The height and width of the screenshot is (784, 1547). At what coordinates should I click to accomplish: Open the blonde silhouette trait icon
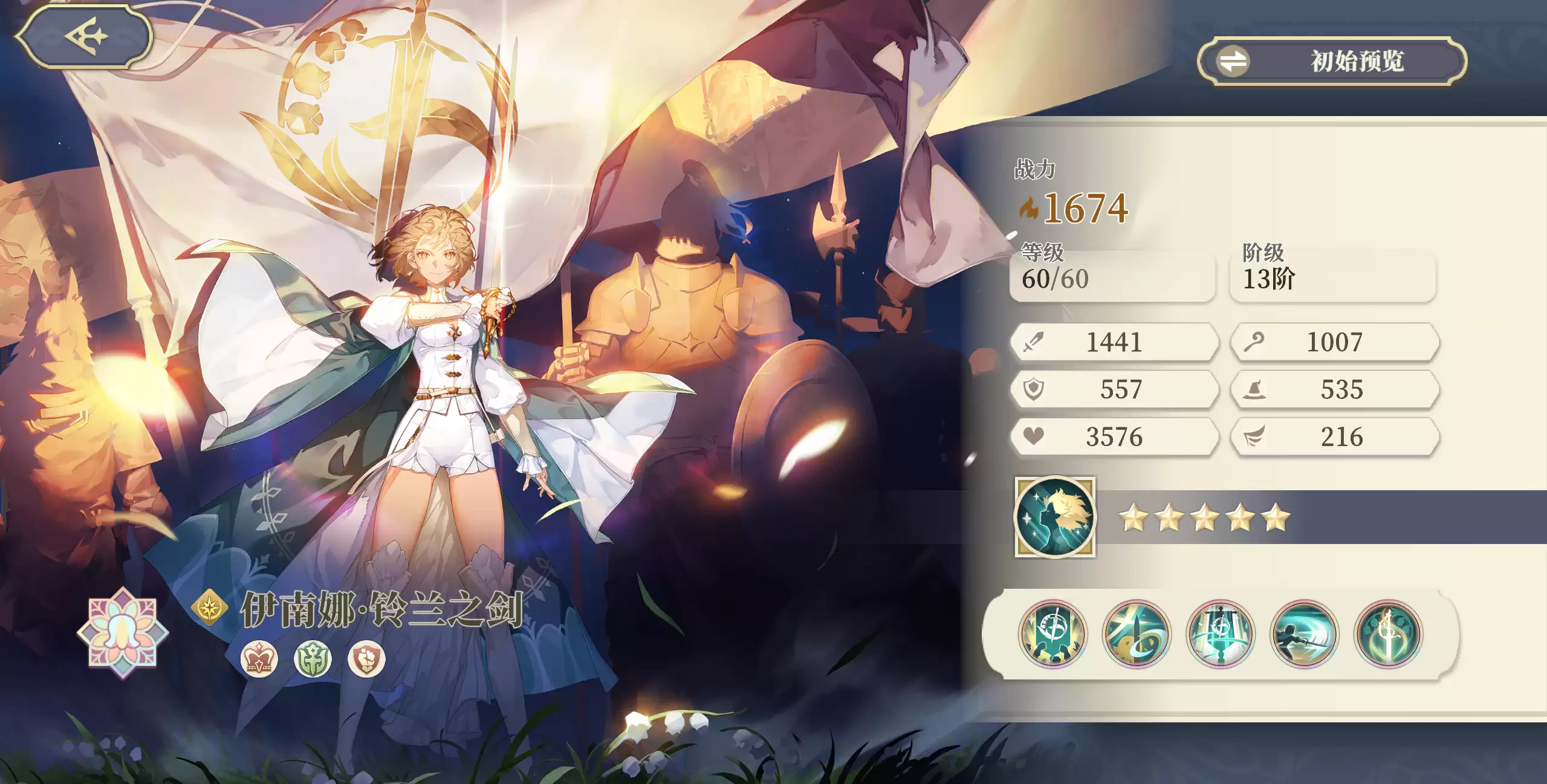[x=1055, y=517]
